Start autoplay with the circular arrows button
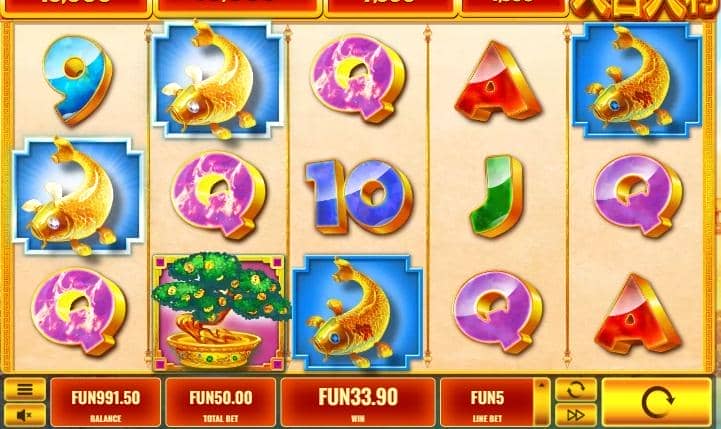The image size is (721, 429). coord(575,390)
